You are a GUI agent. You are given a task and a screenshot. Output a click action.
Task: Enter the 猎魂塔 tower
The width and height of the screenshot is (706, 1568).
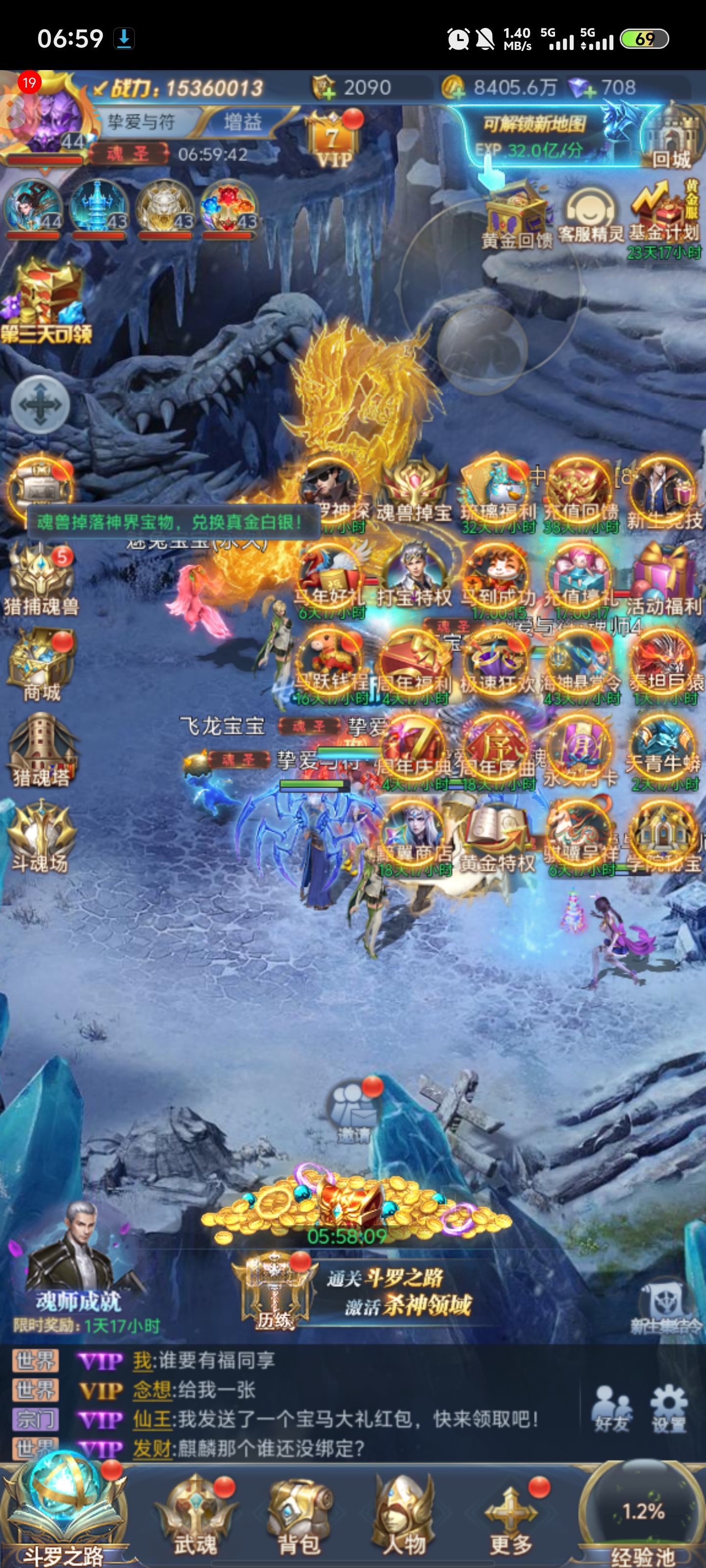[x=41, y=752]
